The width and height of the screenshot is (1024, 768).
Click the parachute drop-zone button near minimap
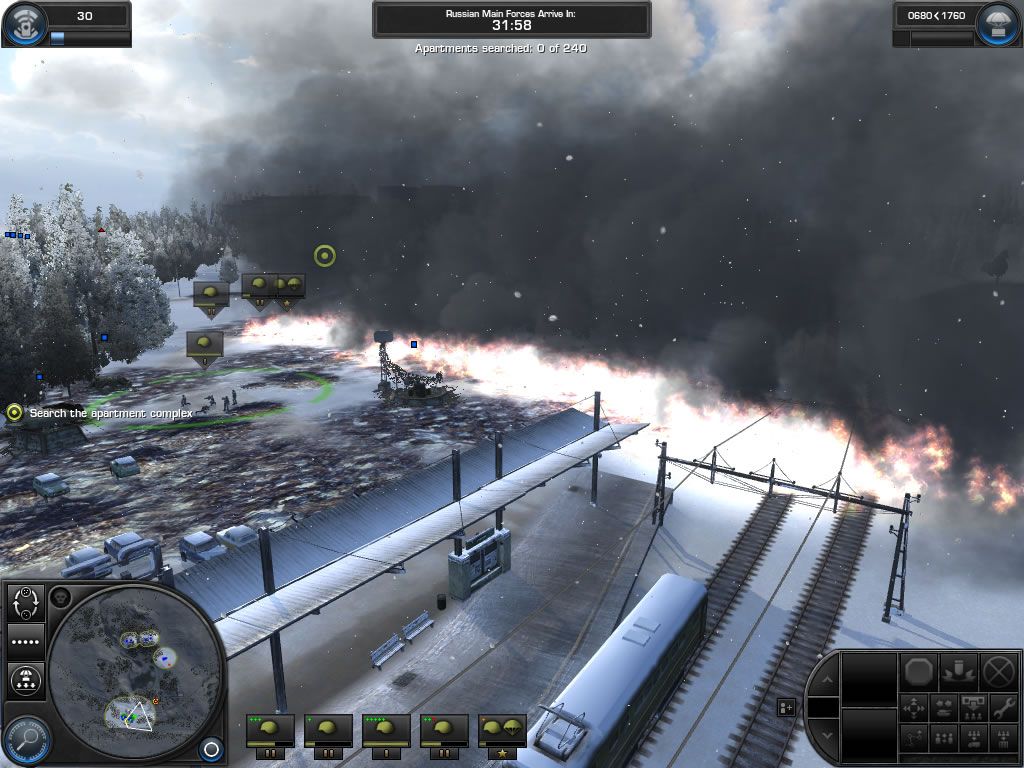tap(25, 680)
